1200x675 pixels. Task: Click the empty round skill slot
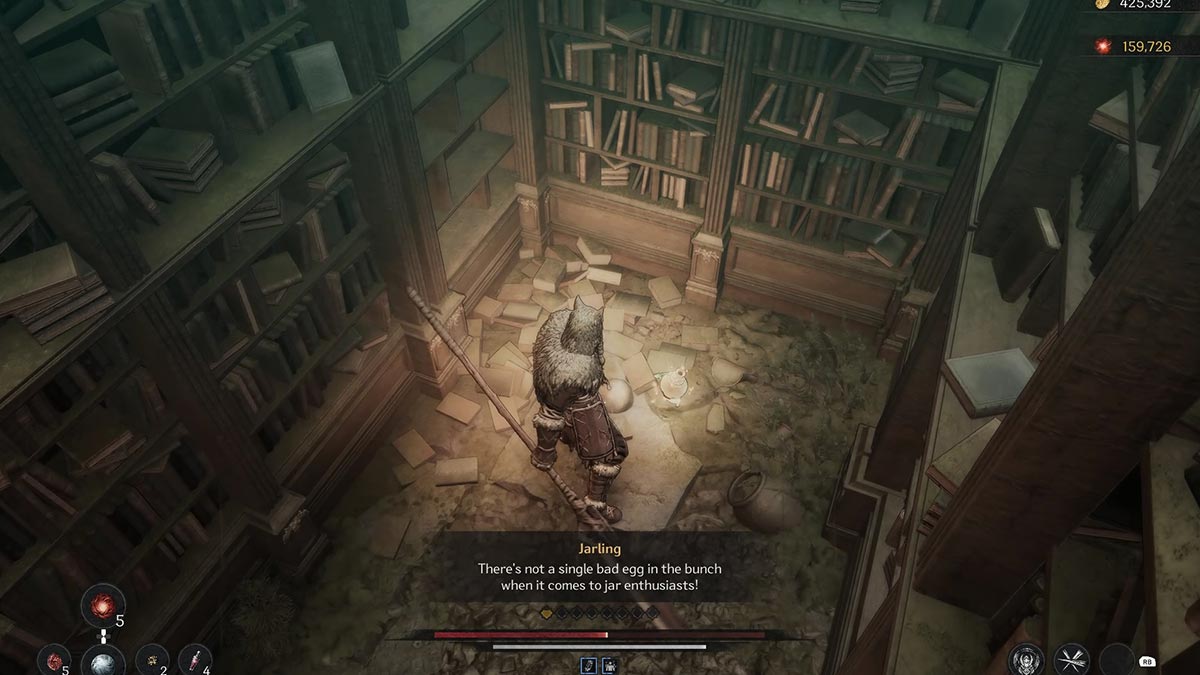point(1116,660)
